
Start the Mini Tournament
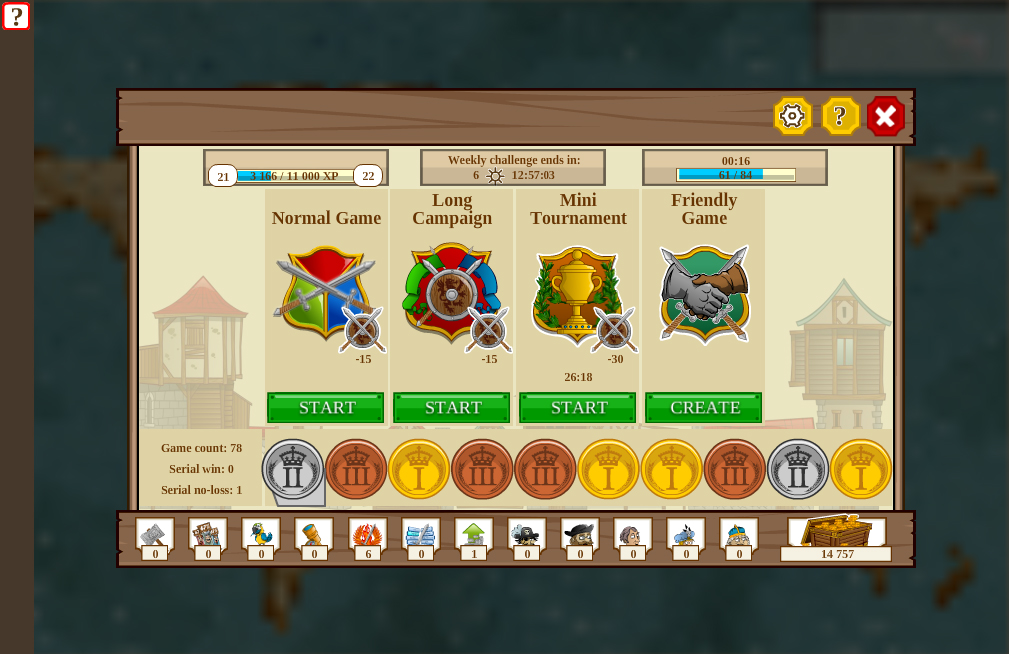(577, 408)
